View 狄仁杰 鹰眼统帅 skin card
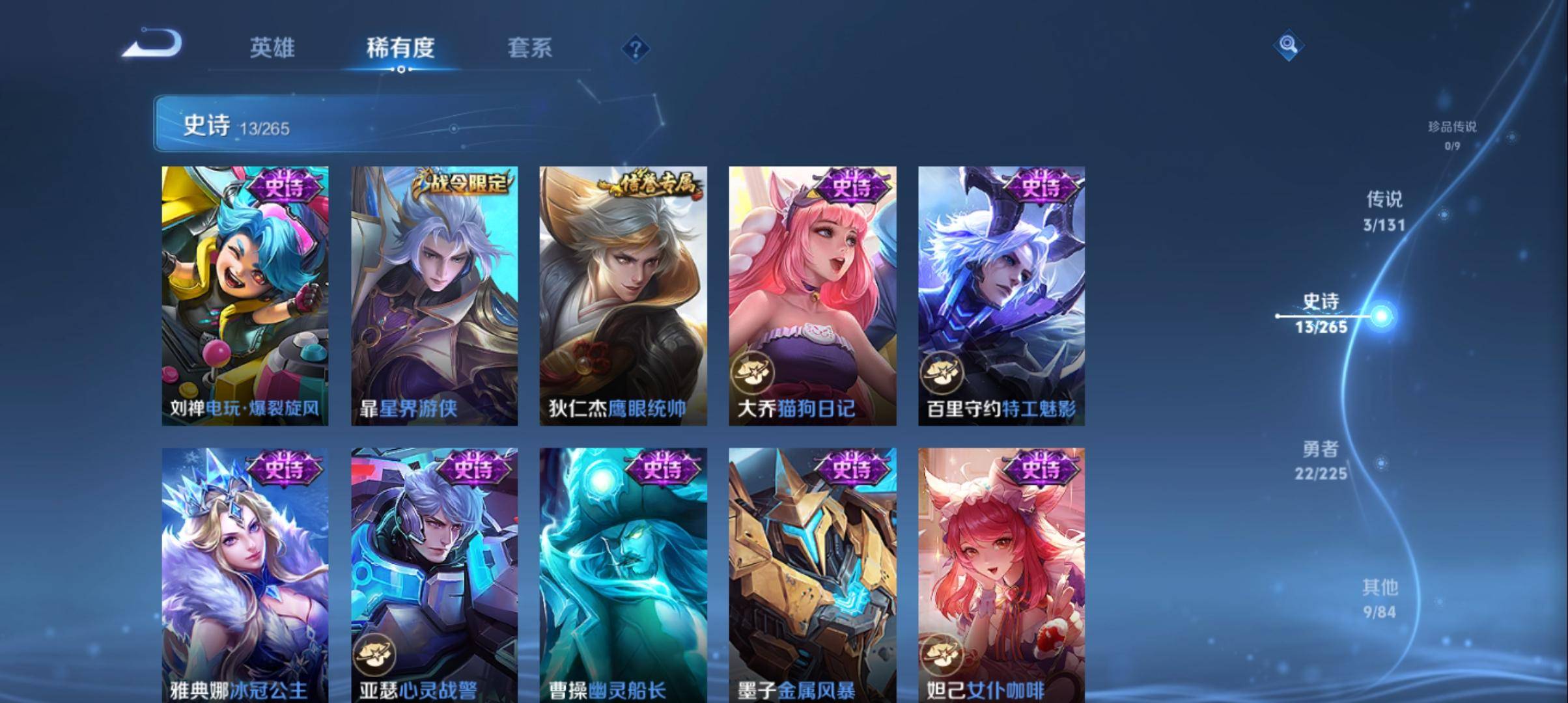 pyautogui.click(x=623, y=296)
